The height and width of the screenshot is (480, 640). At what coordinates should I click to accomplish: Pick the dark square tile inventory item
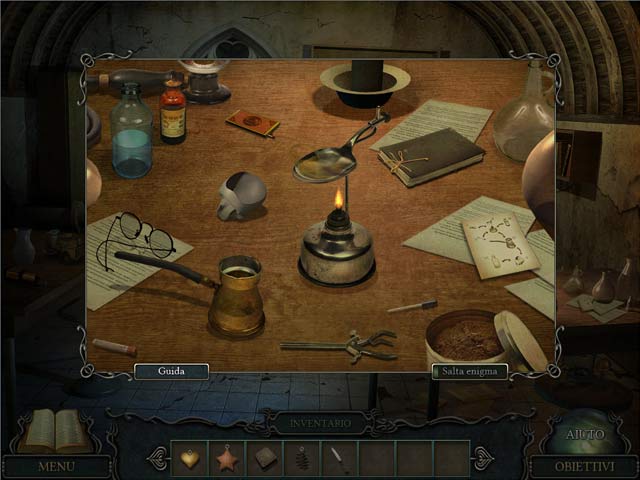265,458
